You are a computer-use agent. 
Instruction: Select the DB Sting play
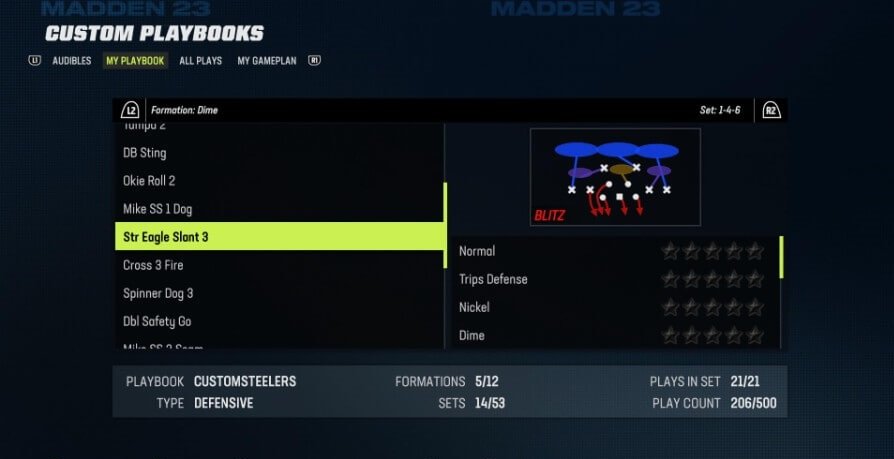[x=145, y=153]
